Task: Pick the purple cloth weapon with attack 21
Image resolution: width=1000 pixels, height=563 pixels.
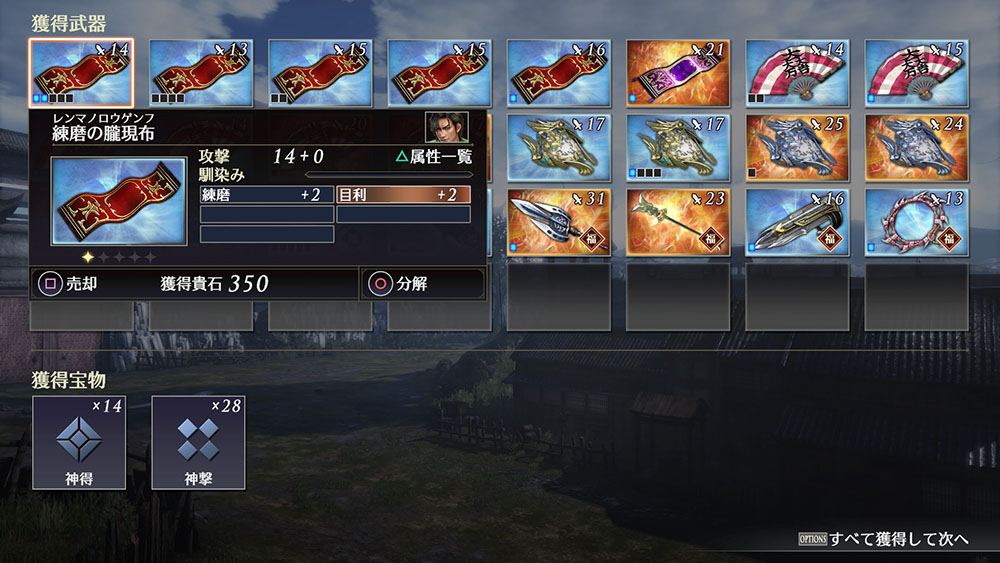Action: 677,73
